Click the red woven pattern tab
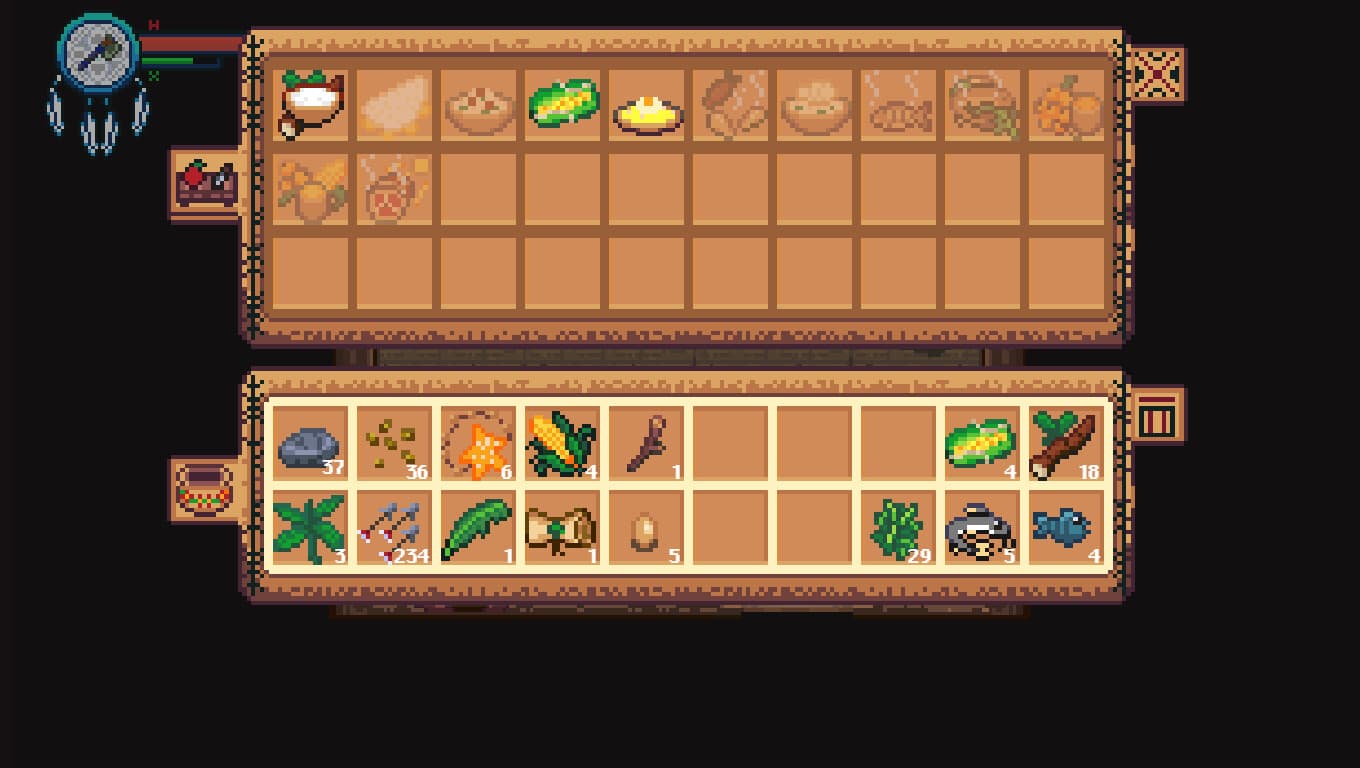The width and height of the screenshot is (1360, 768). (1157, 75)
